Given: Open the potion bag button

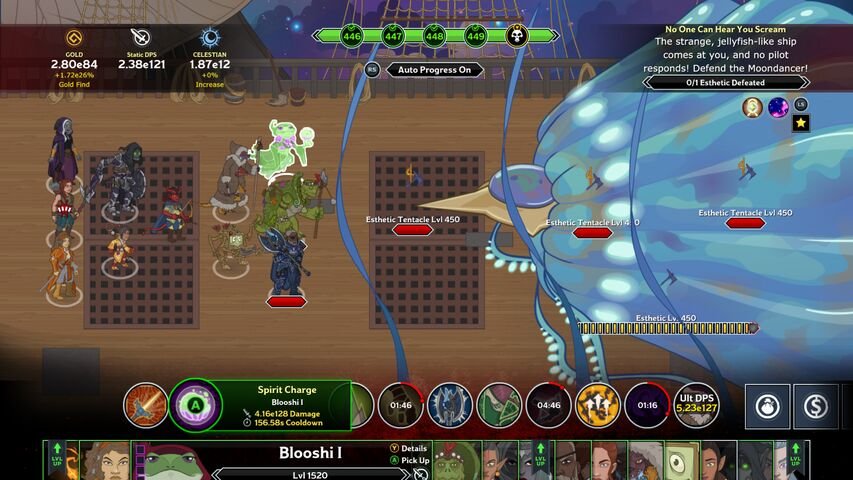Looking at the screenshot, I should [x=767, y=406].
